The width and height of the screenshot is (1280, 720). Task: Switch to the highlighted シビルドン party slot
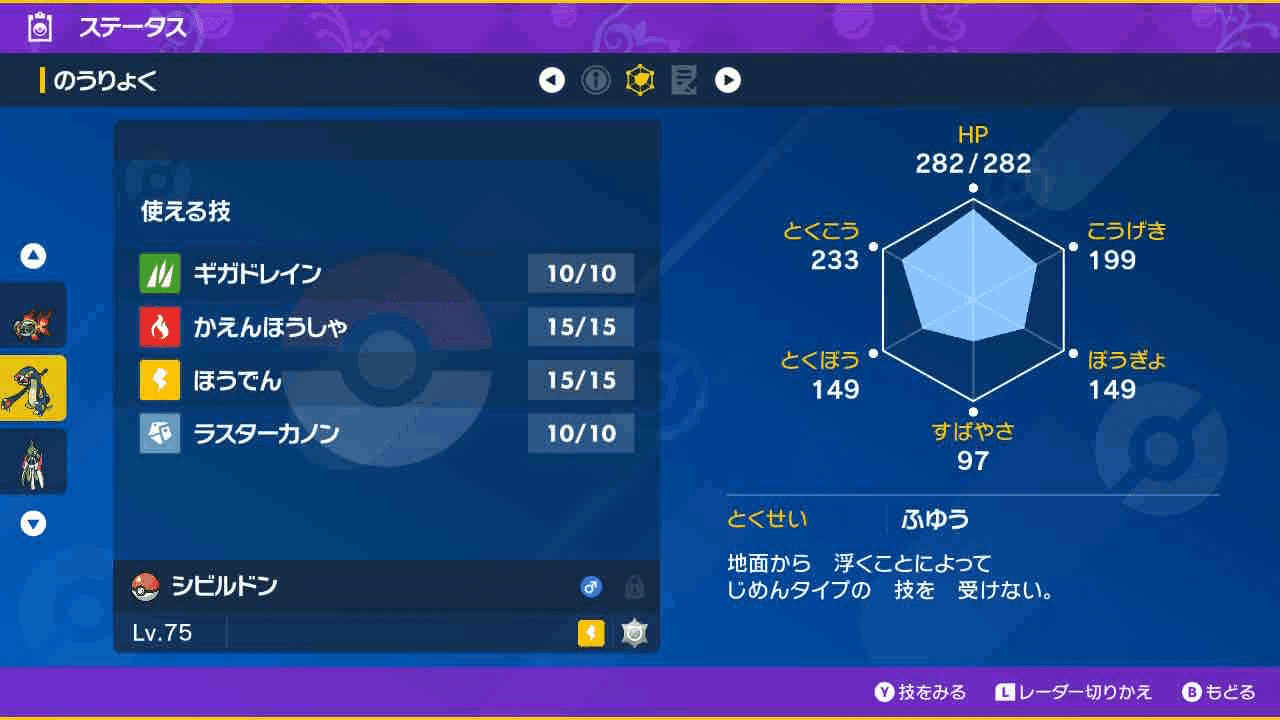pos(33,388)
